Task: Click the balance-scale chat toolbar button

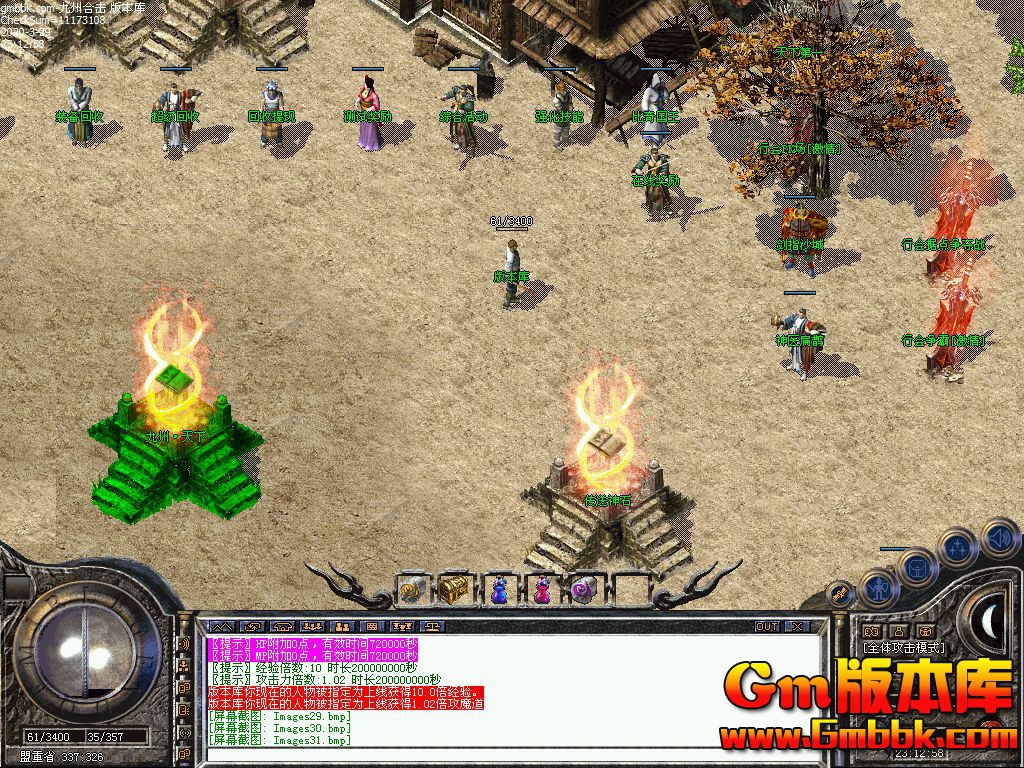Action: pos(432,627)
